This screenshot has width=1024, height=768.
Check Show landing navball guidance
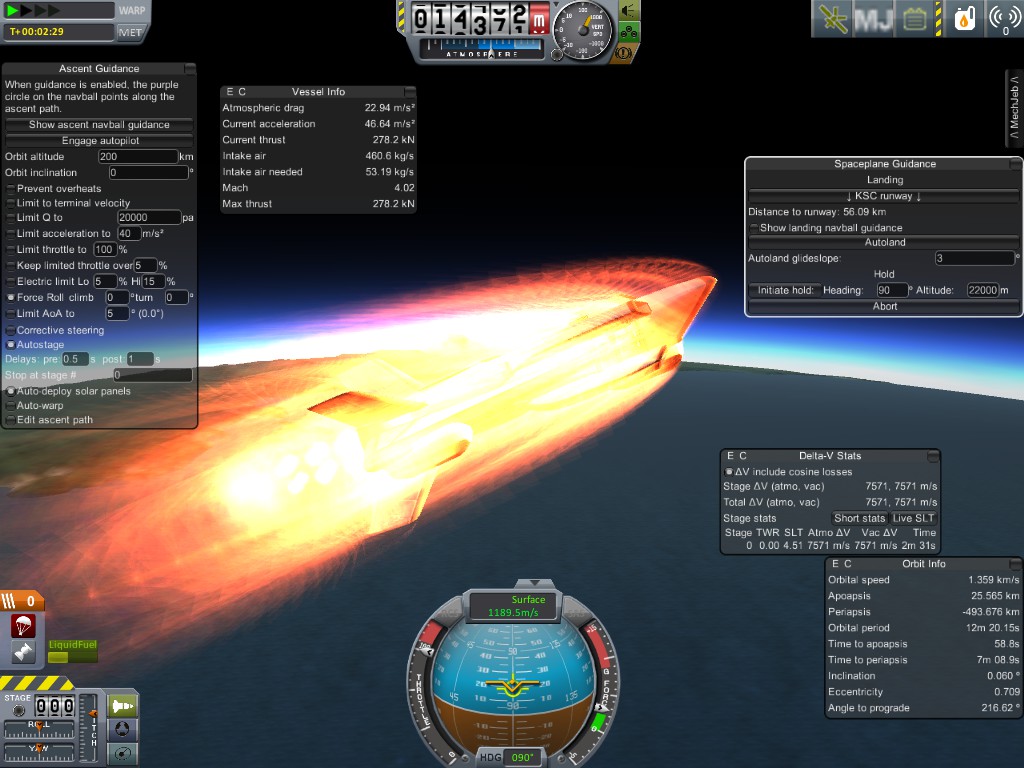754,228
